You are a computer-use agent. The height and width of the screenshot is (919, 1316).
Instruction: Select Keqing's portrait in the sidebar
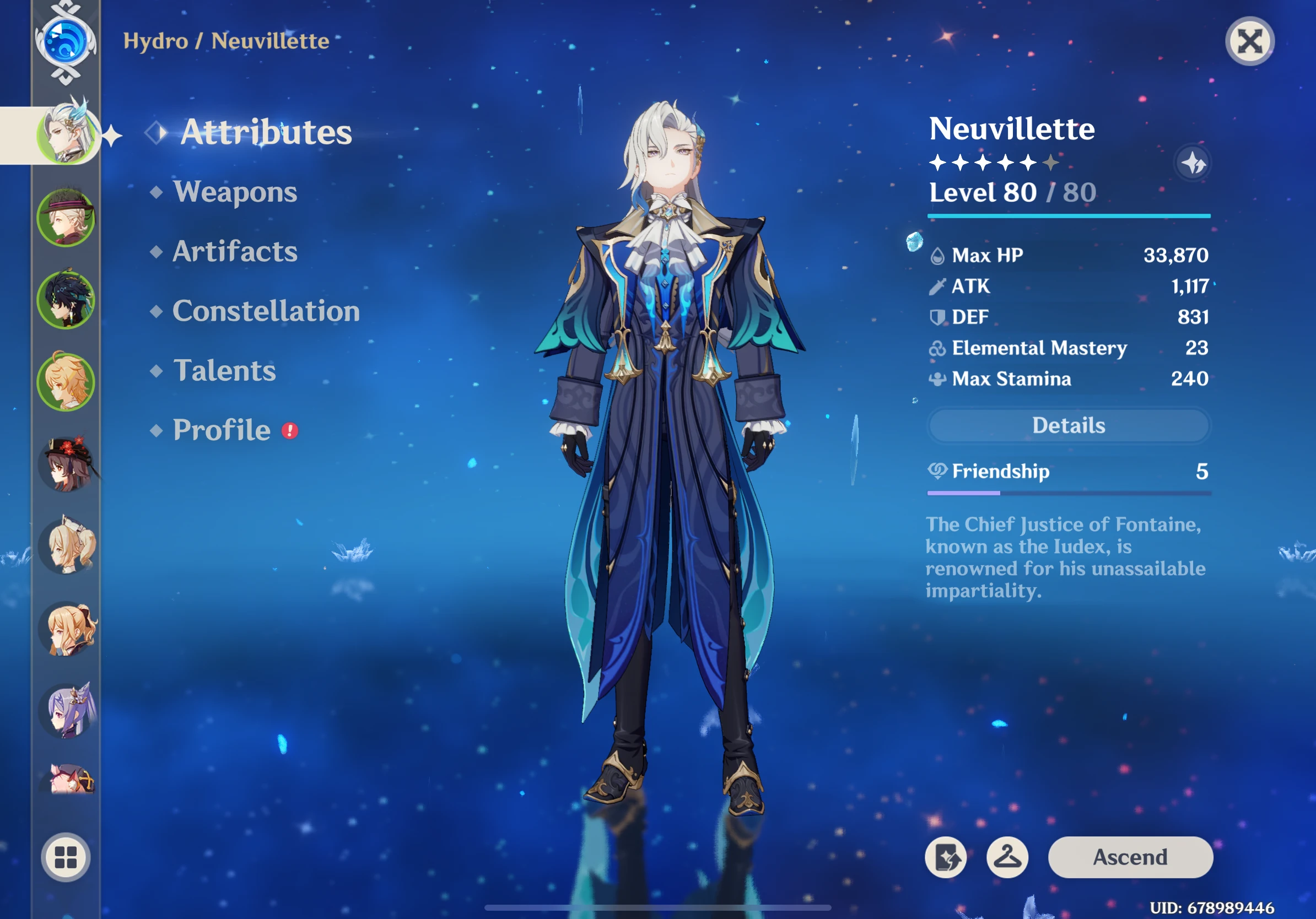pos(69,713)
